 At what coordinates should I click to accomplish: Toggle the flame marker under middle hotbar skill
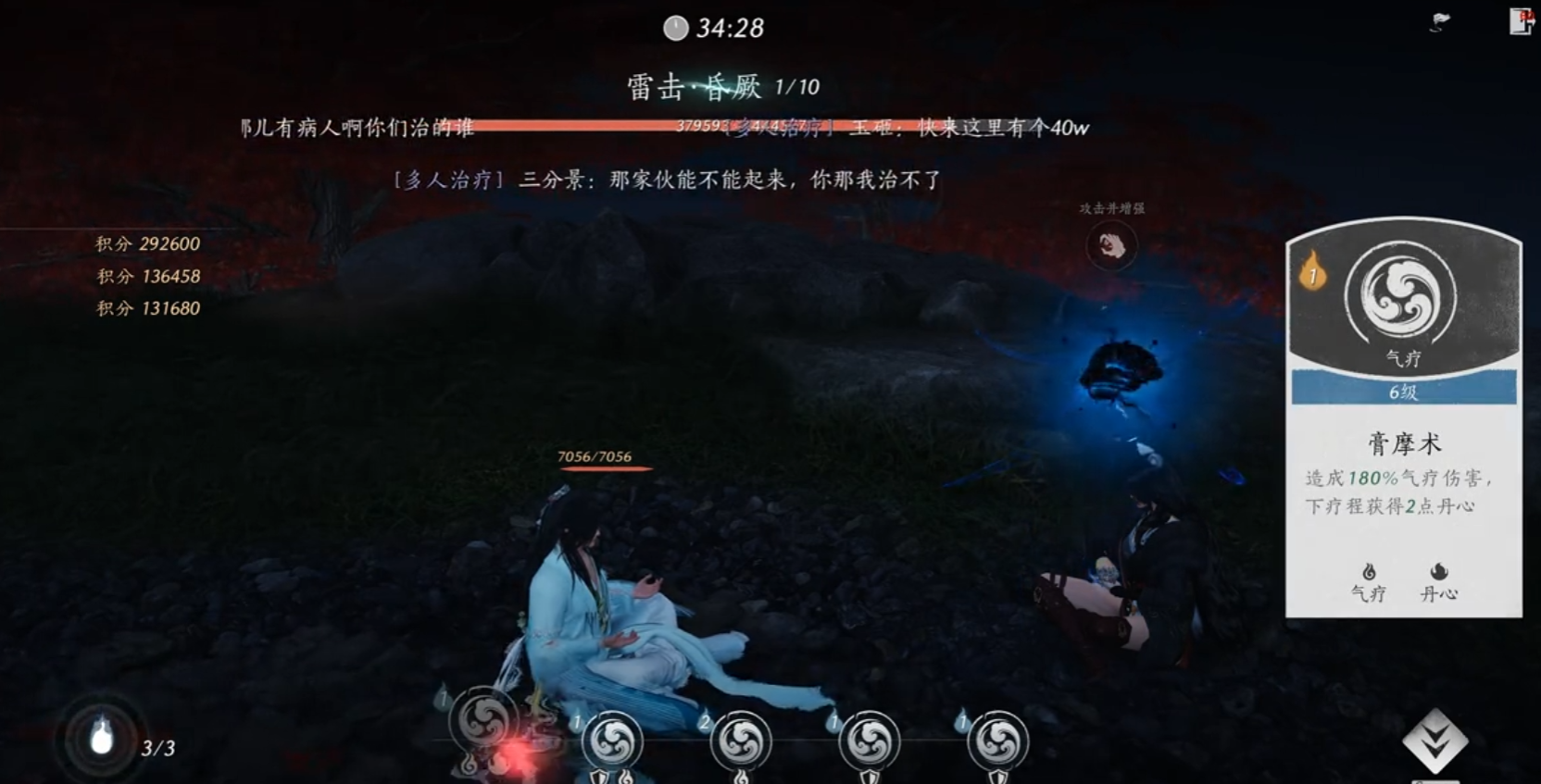pyautogui.click(x=739, y=778)
